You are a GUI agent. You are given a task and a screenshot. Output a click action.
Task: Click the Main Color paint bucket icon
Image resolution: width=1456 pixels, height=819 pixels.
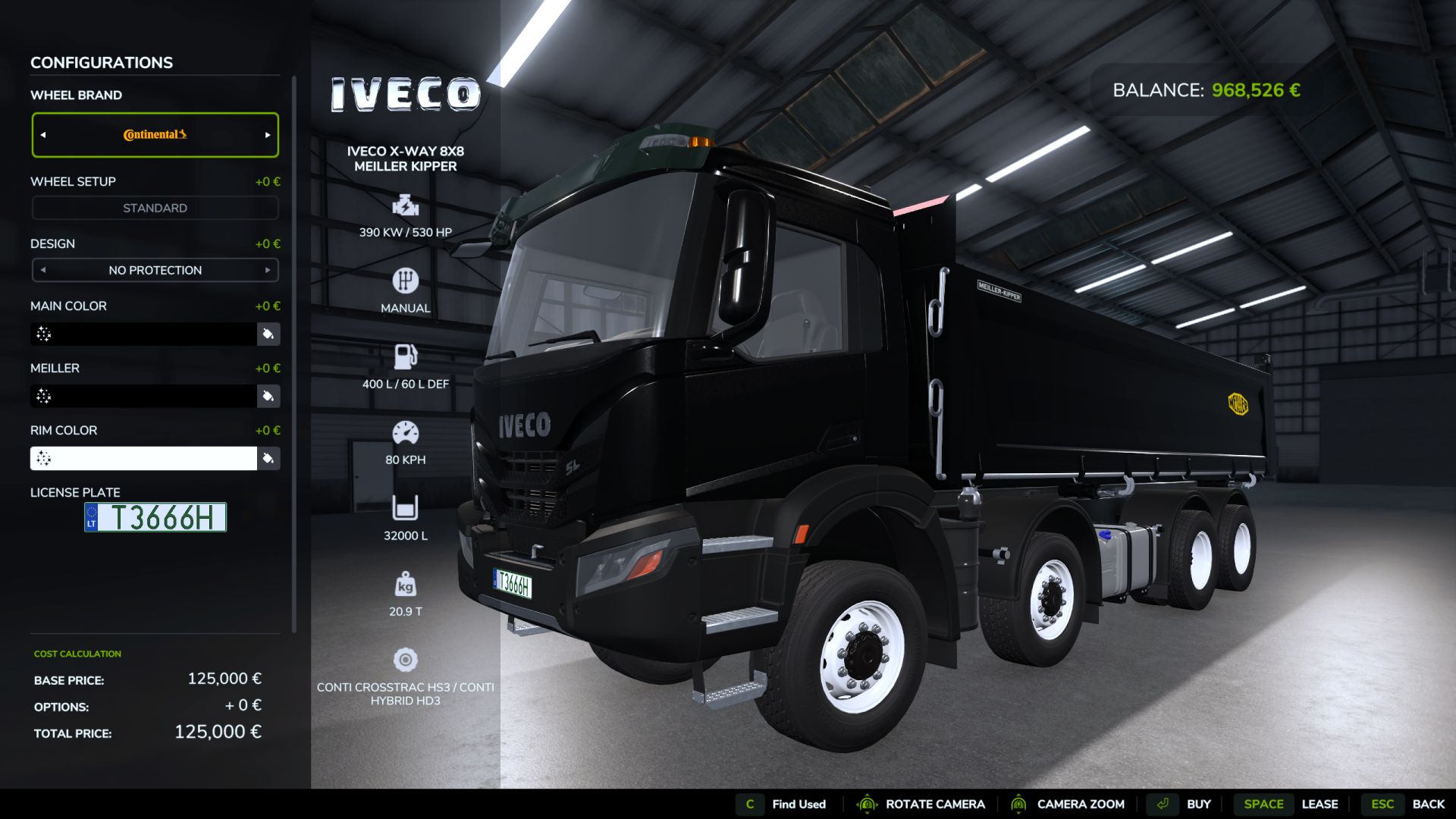268,334
